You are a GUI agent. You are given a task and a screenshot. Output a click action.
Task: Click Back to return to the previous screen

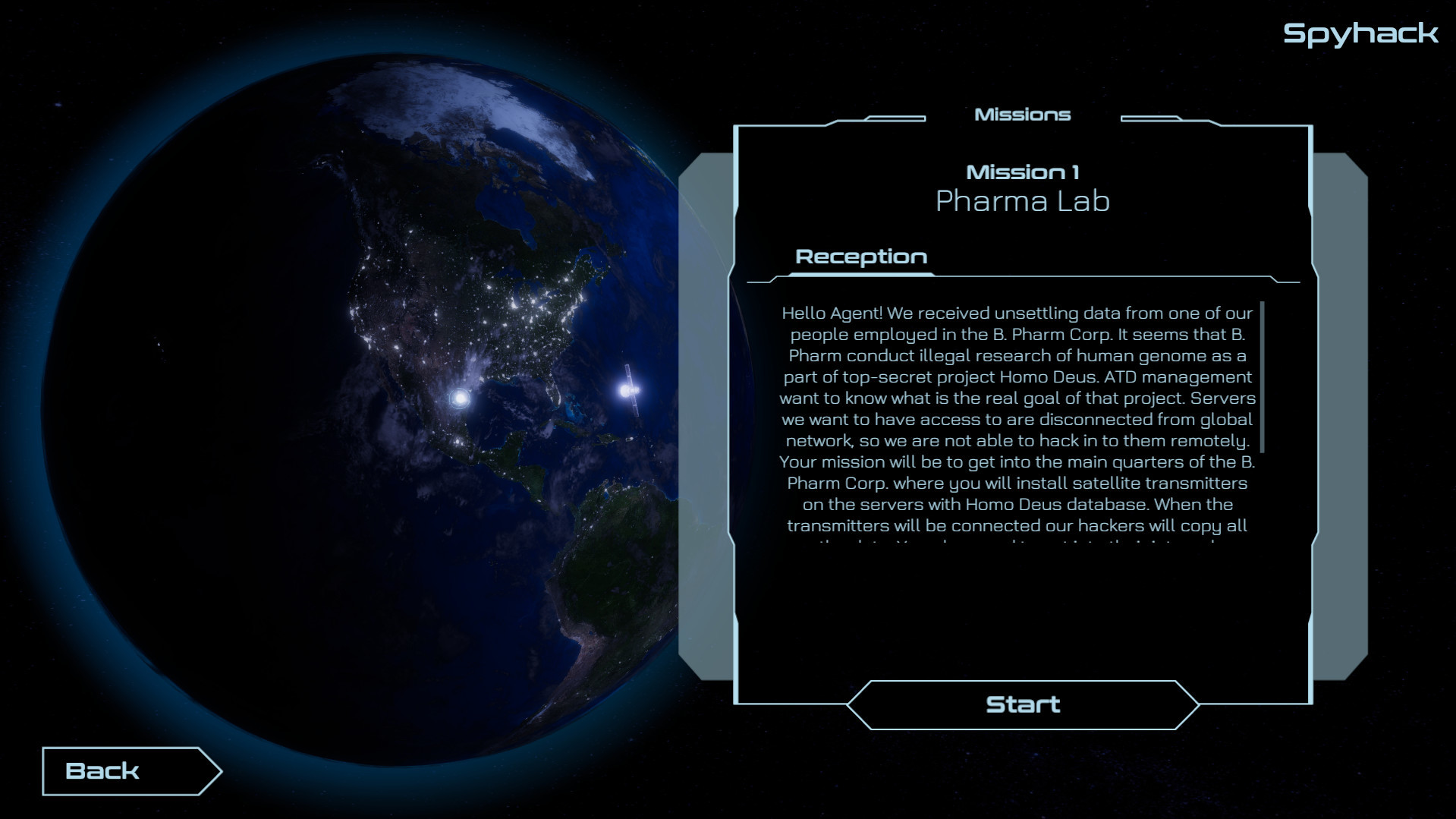pyautogui.click(x=102, y=770)
